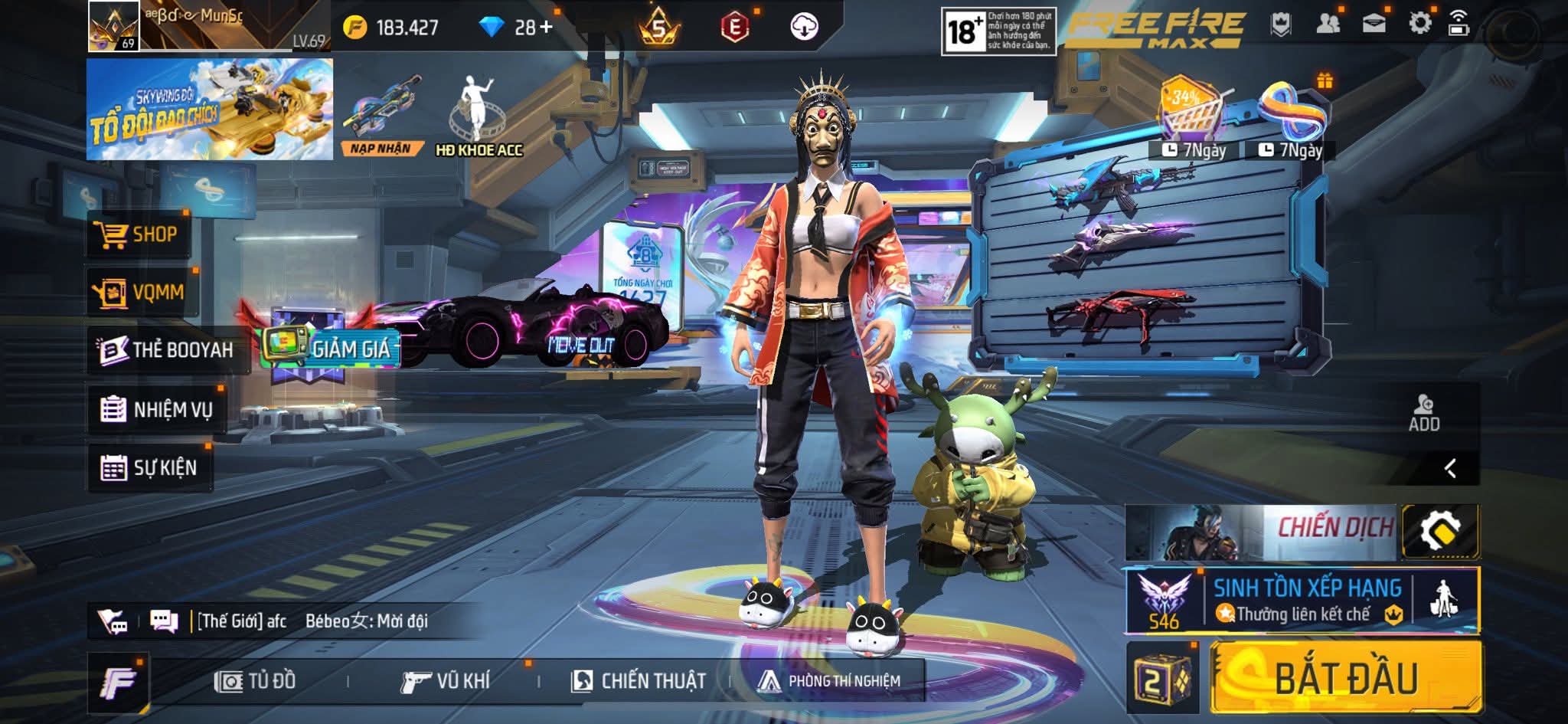Open the SHOP menu
1568x724 pixels.
pyautogui.click(x=138, y=234)
